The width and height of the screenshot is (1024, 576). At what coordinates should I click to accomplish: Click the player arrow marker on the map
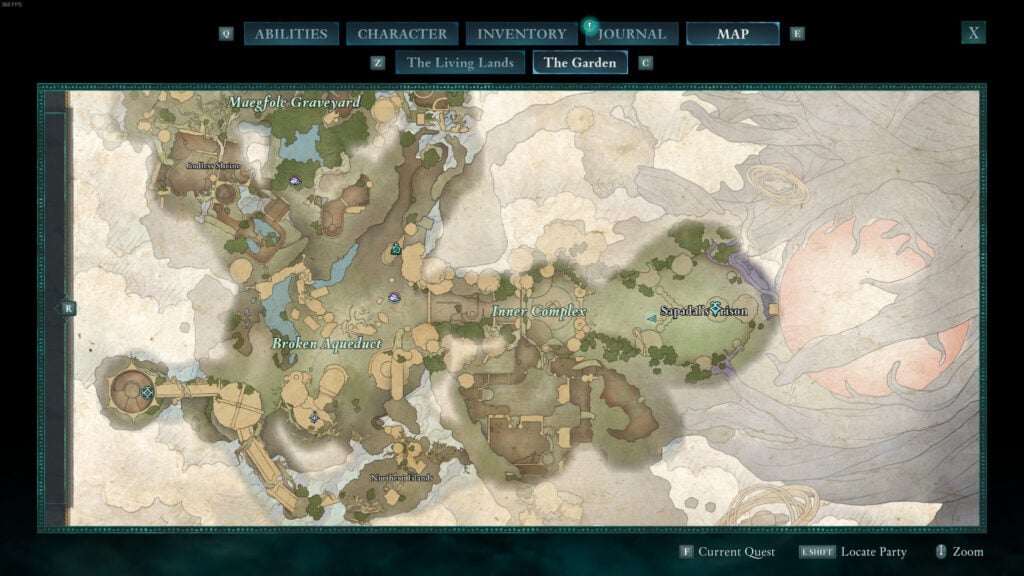[x=653, y=318]
